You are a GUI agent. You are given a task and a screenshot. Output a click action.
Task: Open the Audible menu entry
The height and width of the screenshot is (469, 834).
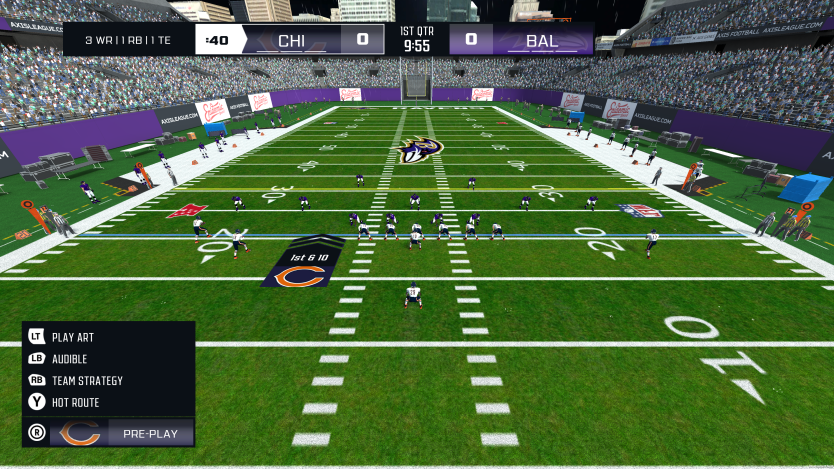click(69, 359)
